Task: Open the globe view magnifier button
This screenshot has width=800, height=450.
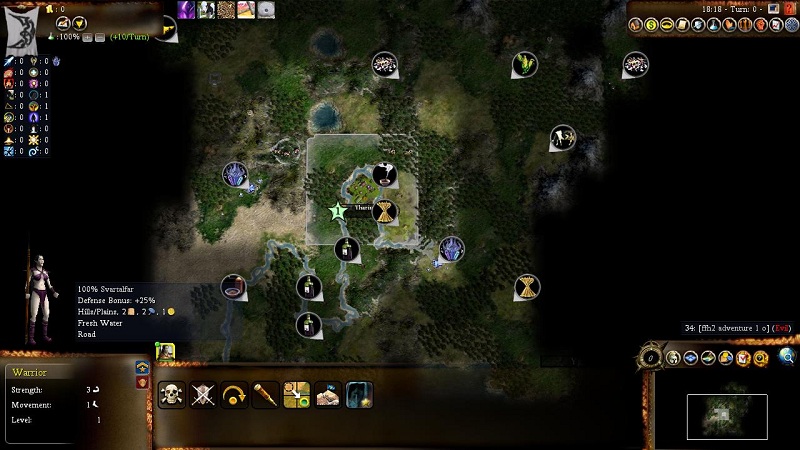Action: pyautogui.click(x=787, y=356)
